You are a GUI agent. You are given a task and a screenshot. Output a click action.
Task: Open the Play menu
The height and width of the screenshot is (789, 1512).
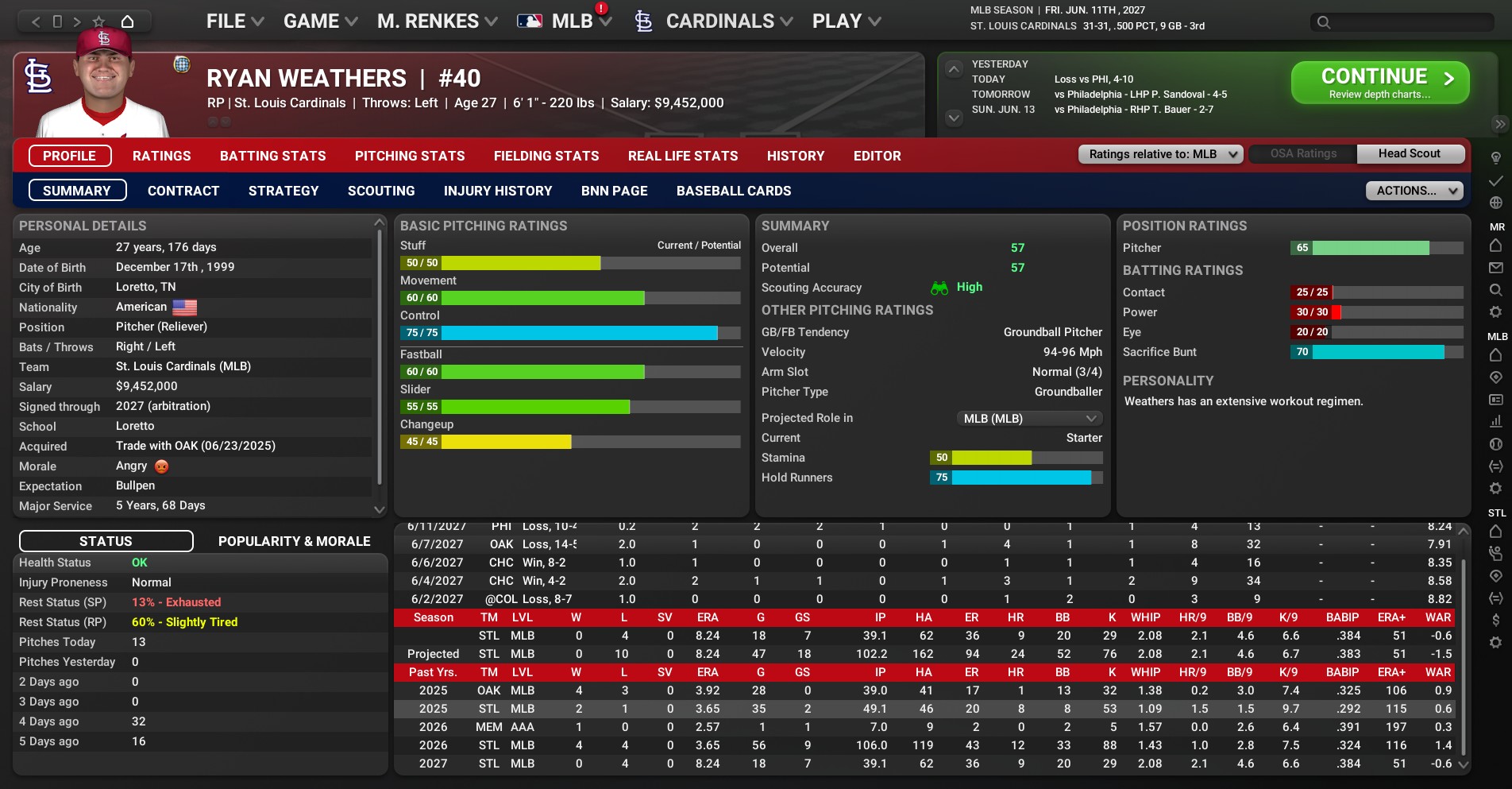(x=846, y=21)
